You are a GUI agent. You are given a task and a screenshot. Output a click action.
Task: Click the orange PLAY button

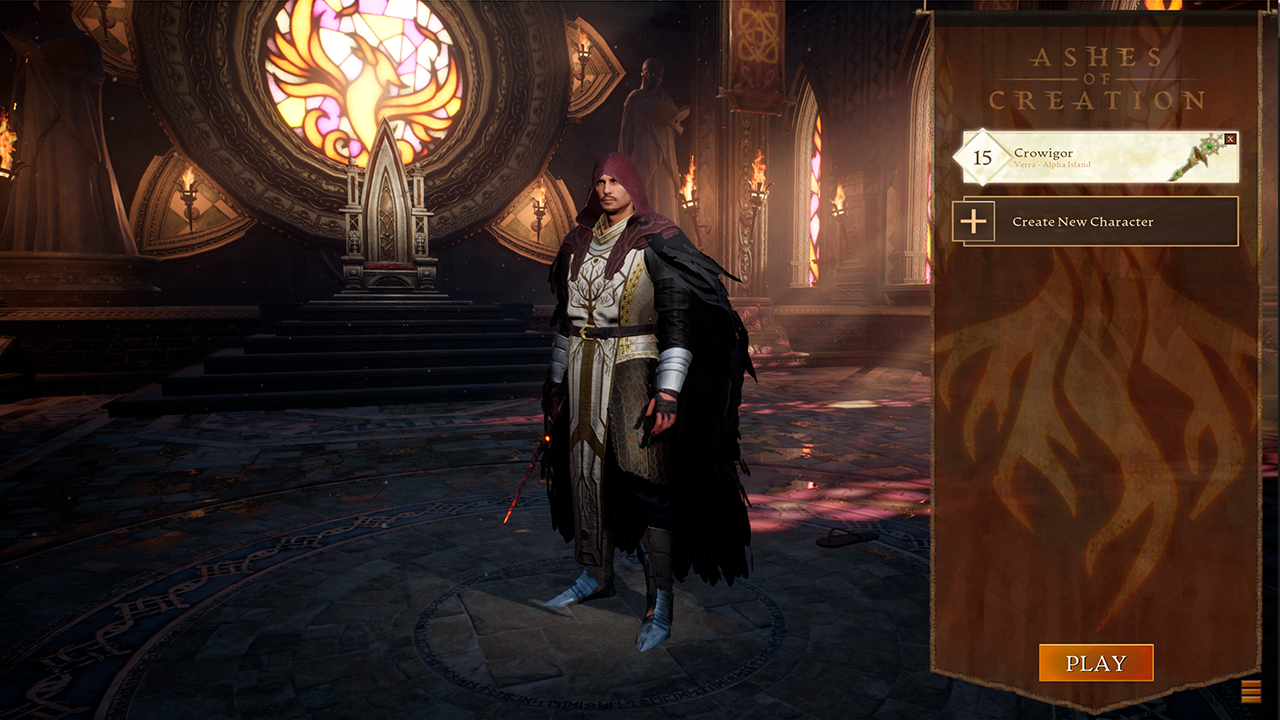[x=1096, y=663]
